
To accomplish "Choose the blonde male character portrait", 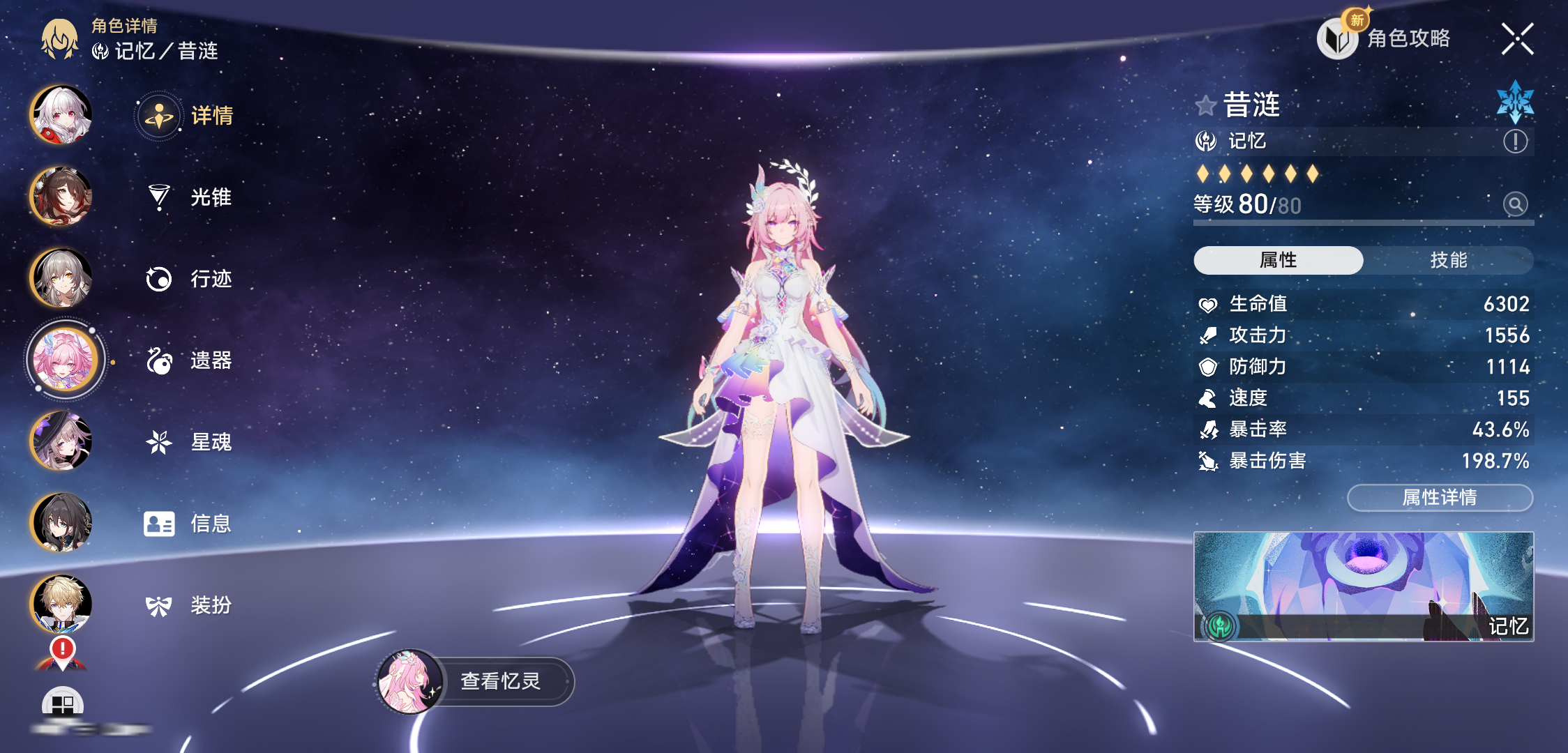I will tap(61, 604).
